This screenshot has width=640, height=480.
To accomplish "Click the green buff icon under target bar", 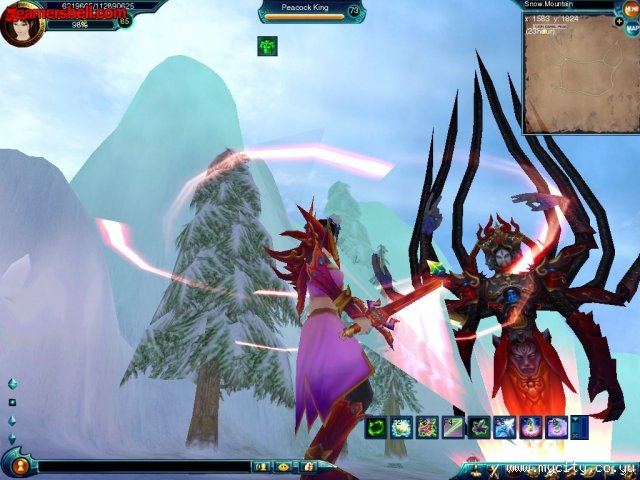I will (267, 46).
